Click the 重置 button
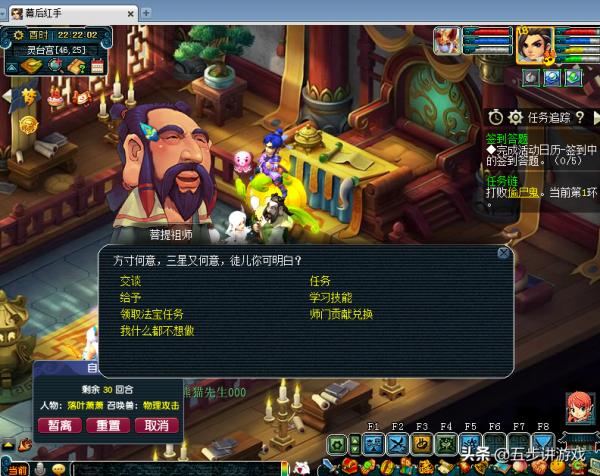This screenshot has width=600, height=476. coord(108,425)
